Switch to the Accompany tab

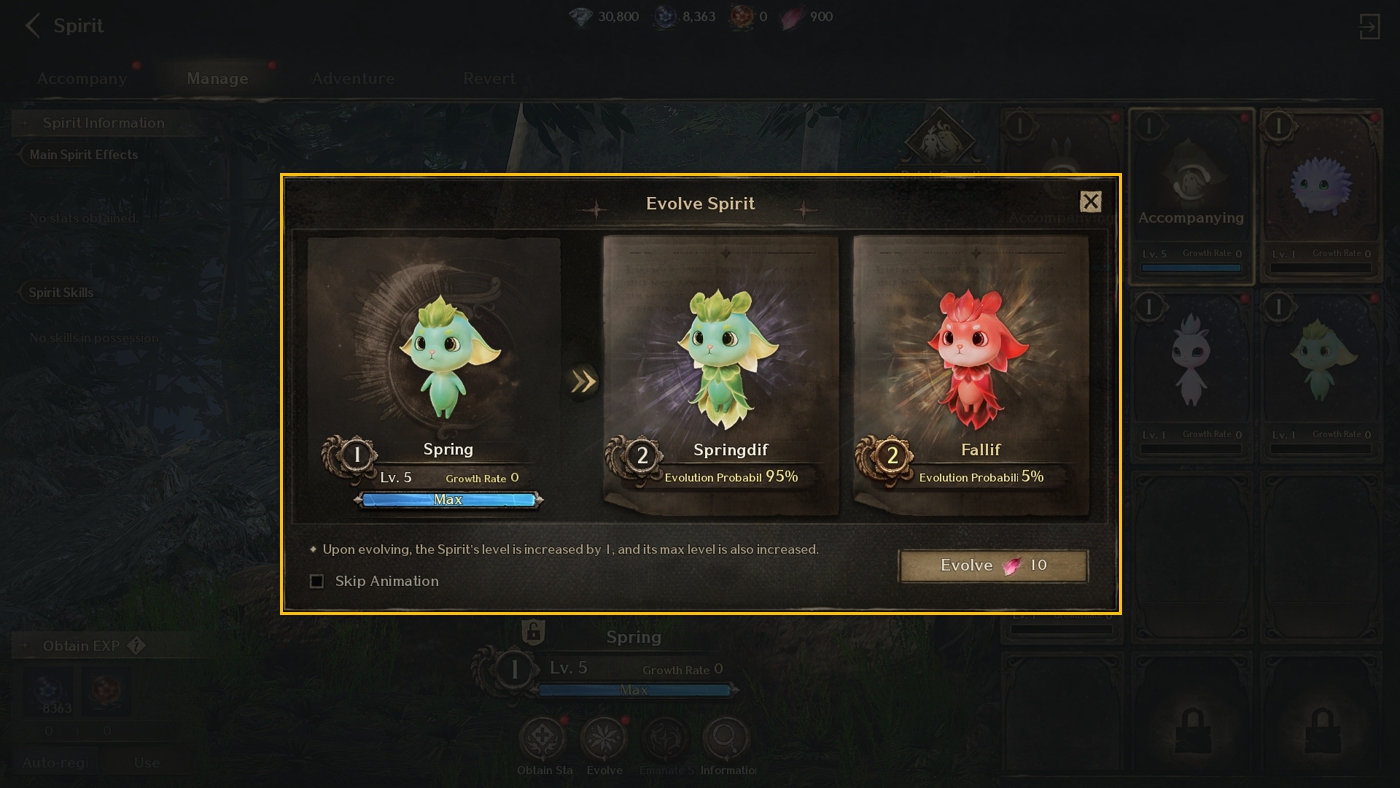(82, 78)
